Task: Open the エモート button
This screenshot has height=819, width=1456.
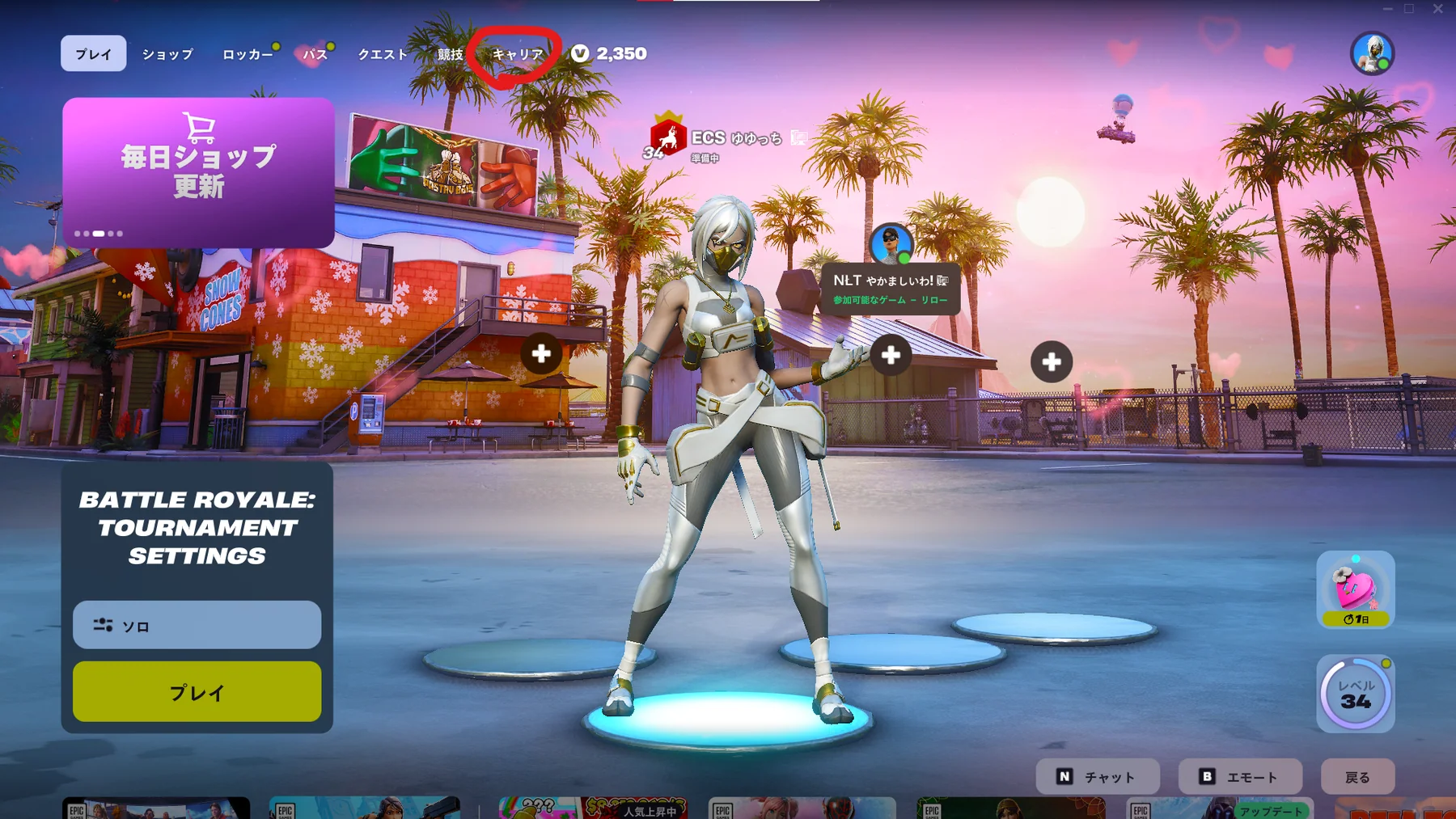Action: coord(1240,777)
